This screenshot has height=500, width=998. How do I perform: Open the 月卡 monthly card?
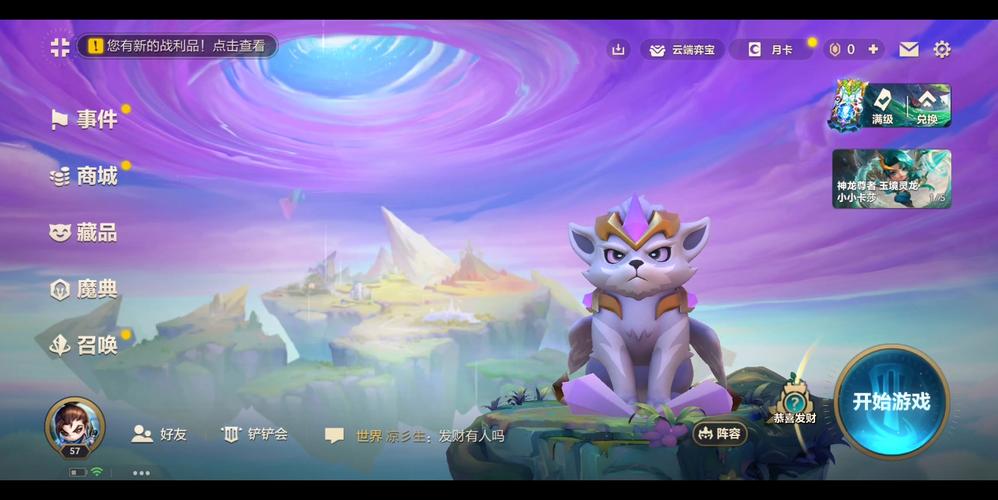770,49
